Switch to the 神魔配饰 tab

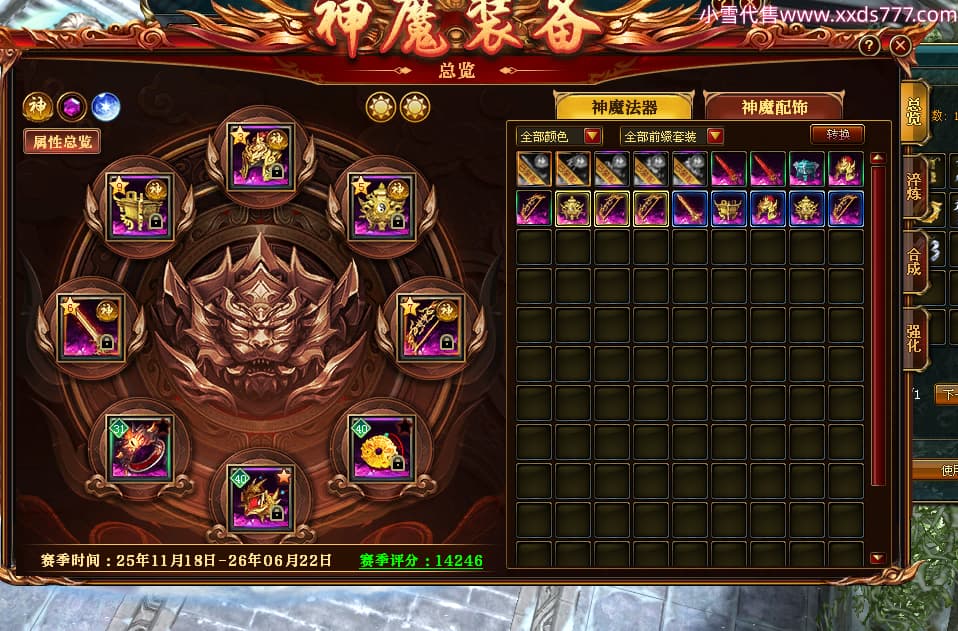(773, 108)
